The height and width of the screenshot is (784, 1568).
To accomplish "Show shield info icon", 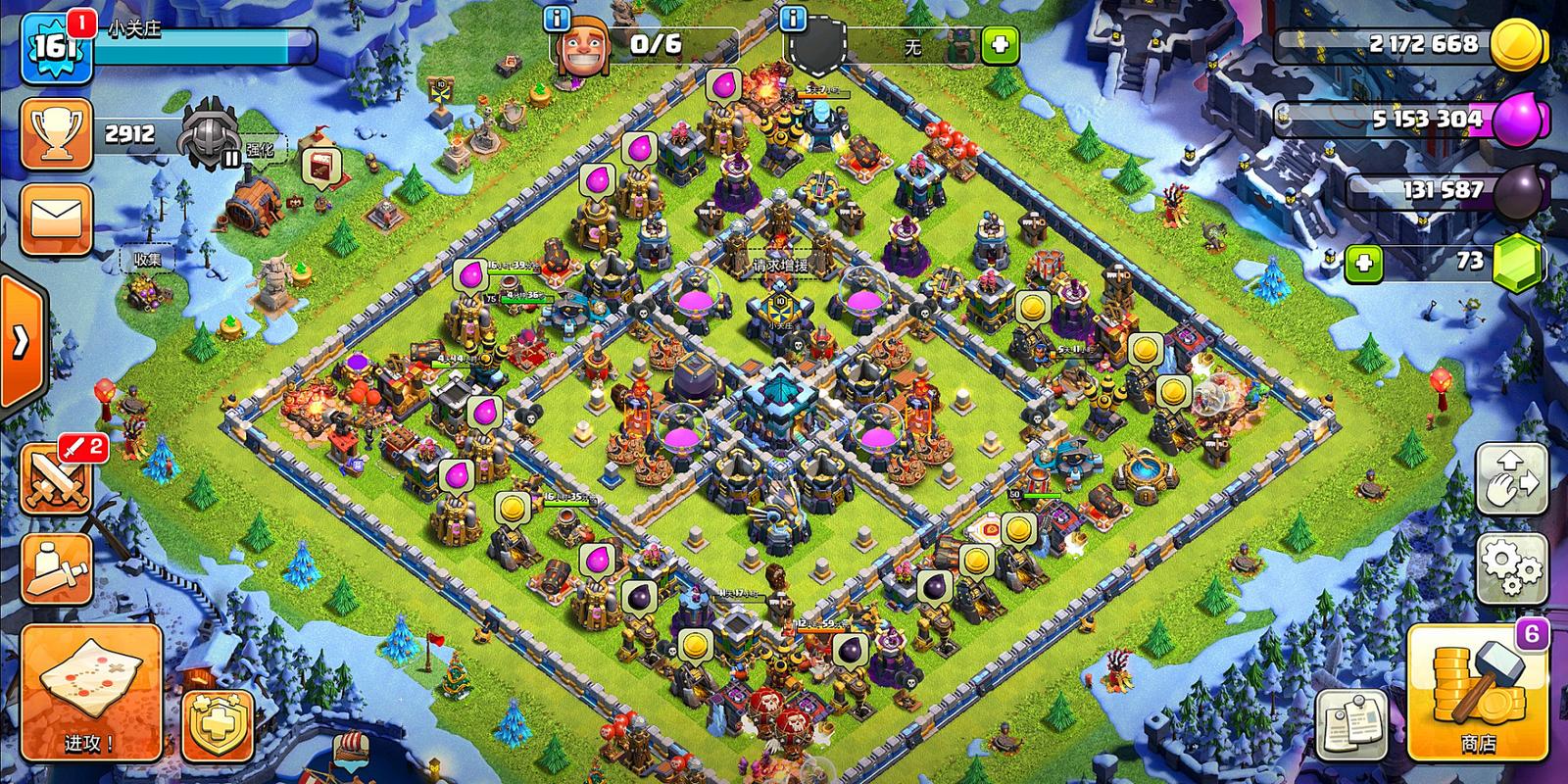I will 791,19.
